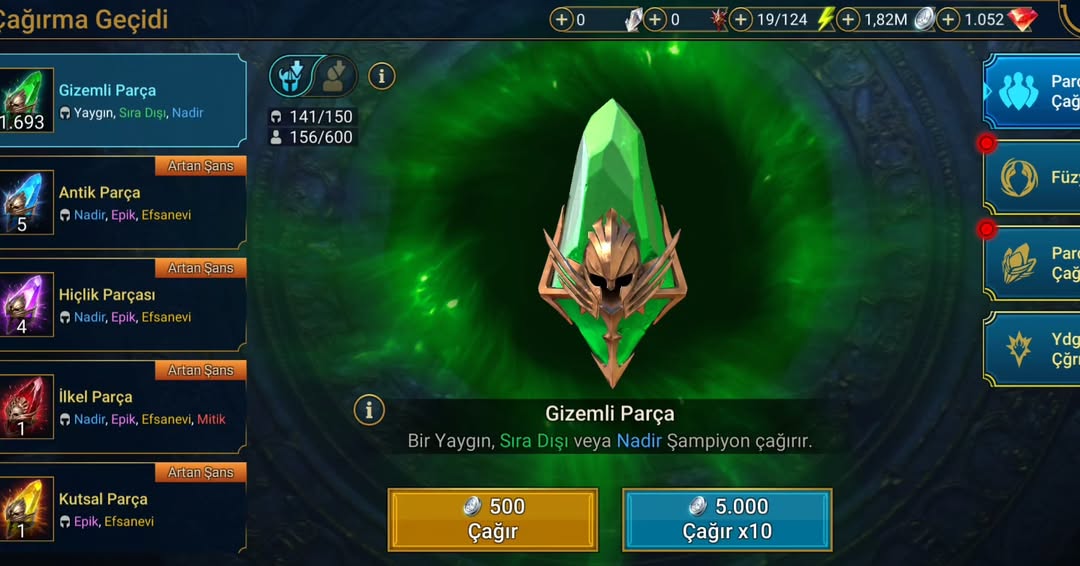
Task: Switch to the blue helmet summon mode
Action: tap(293, 76)
